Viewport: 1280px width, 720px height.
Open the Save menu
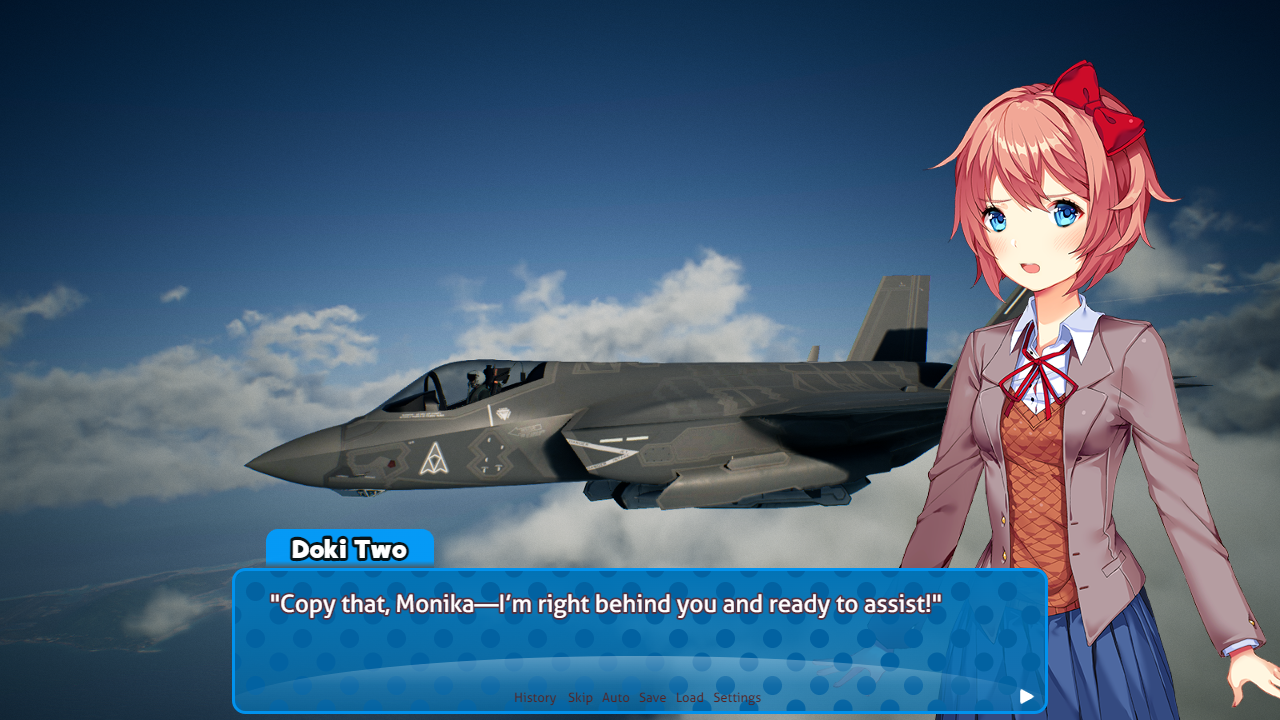pos(652,698)
